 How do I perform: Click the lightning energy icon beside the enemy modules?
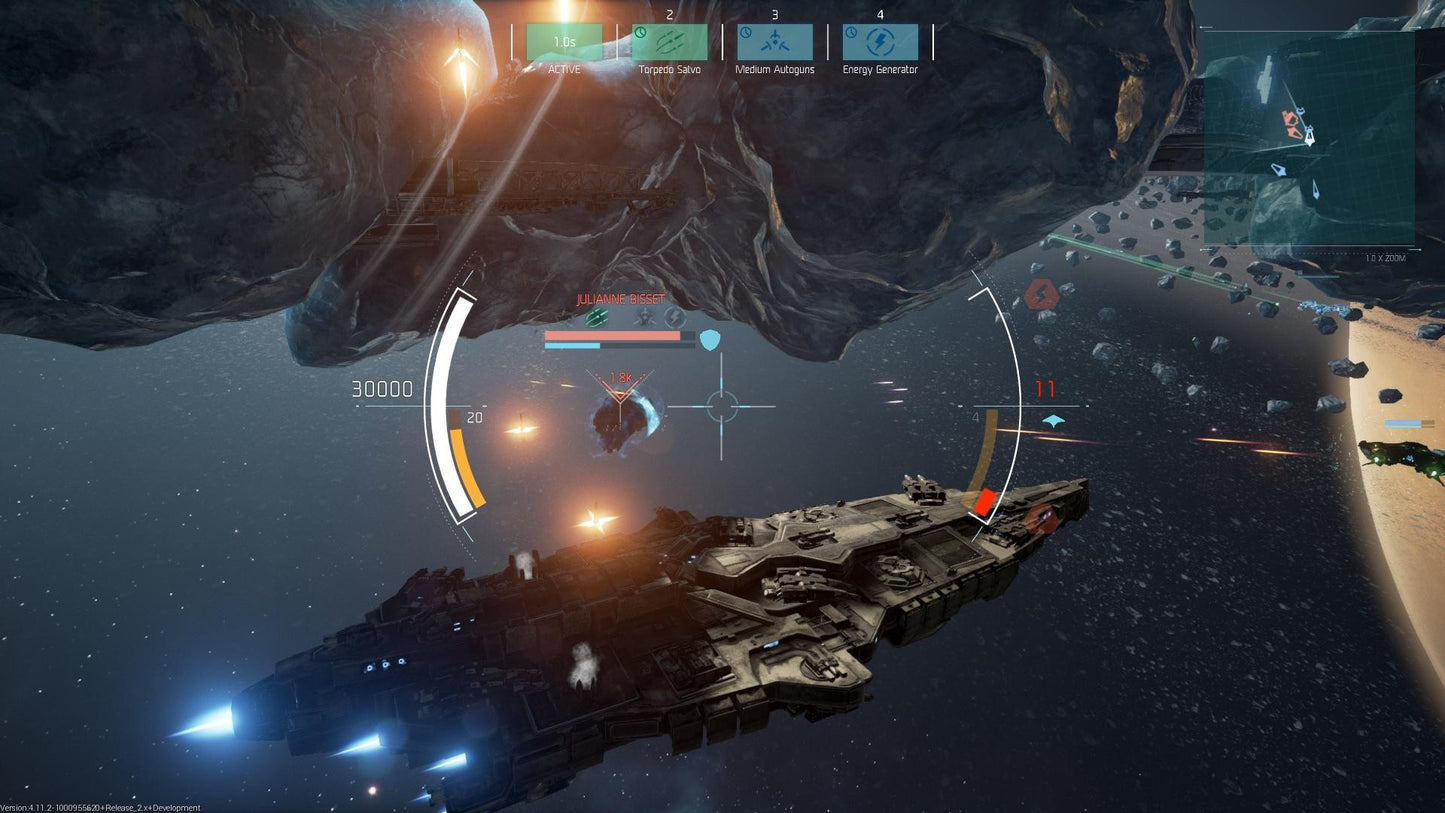point(673,316)
